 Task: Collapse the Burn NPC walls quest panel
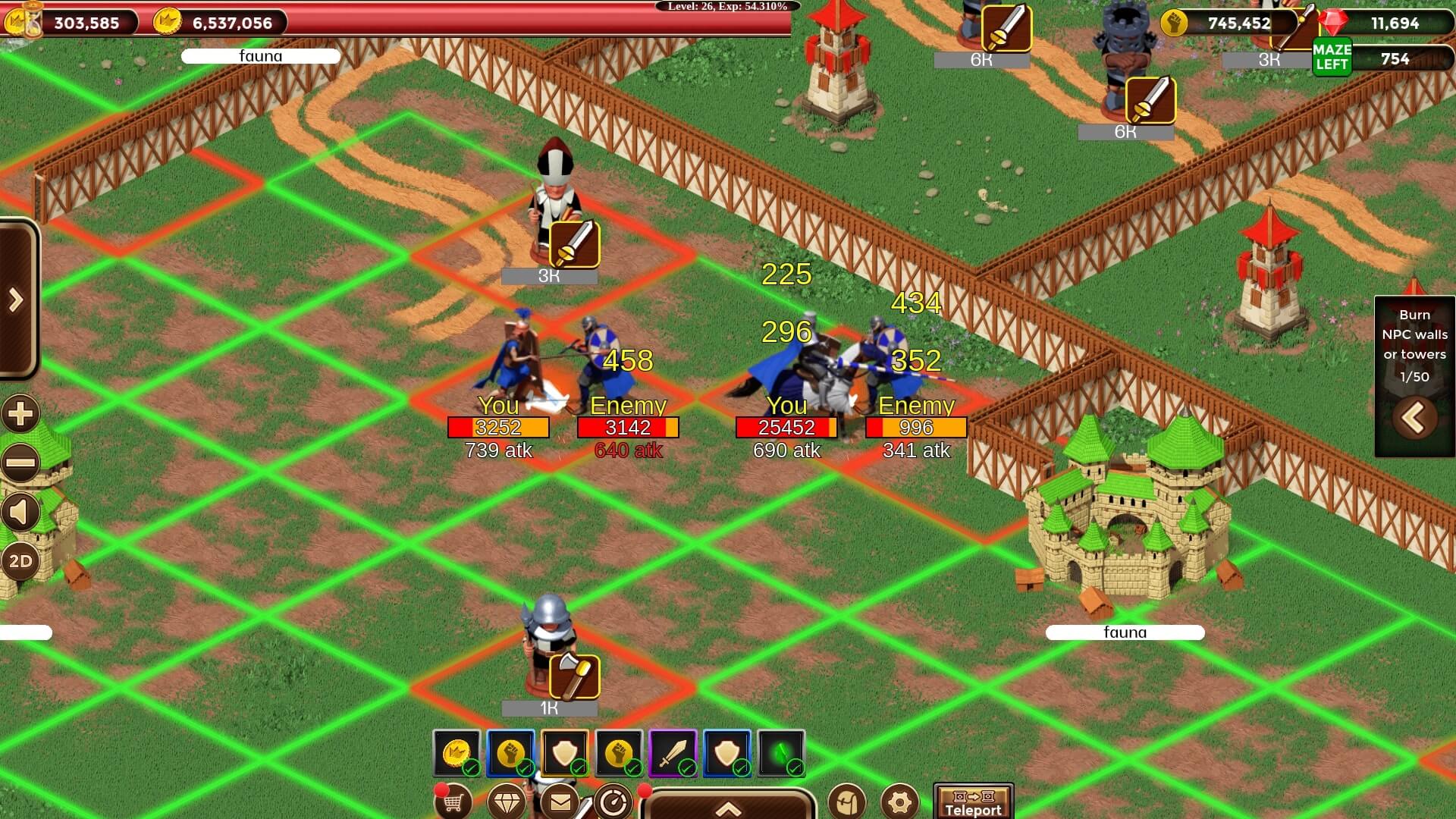[x=1414, y=418]
